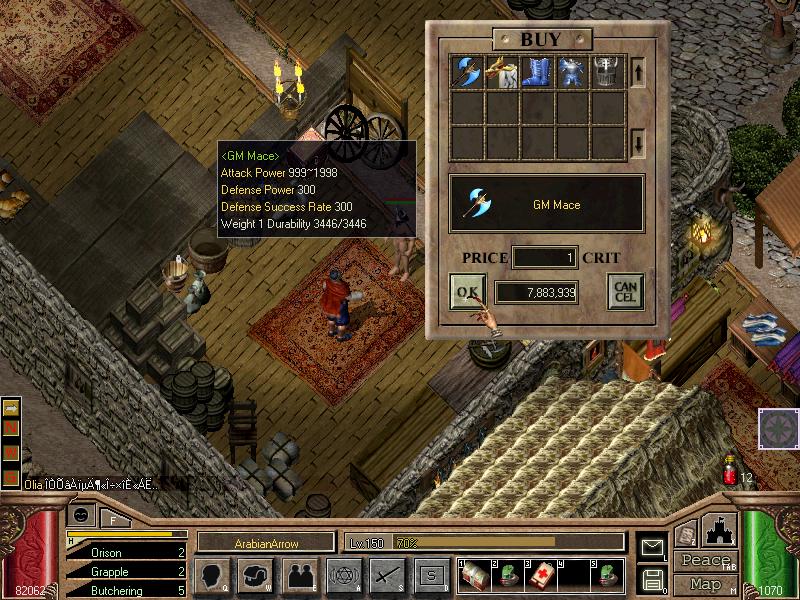Confirm the purchase with the OK button

click(467, 292)
